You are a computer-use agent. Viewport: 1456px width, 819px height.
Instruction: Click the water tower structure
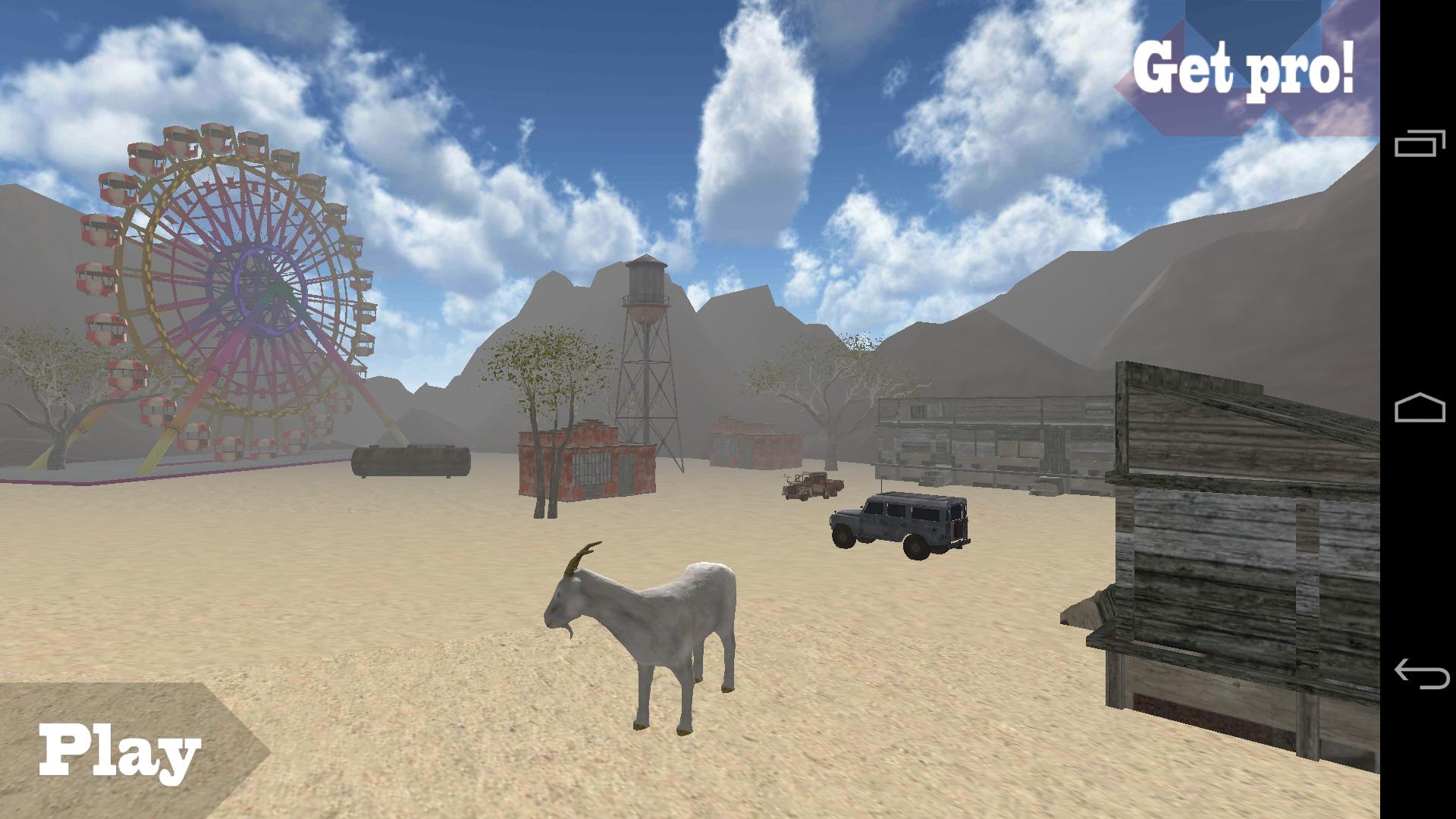pos(645,303)
